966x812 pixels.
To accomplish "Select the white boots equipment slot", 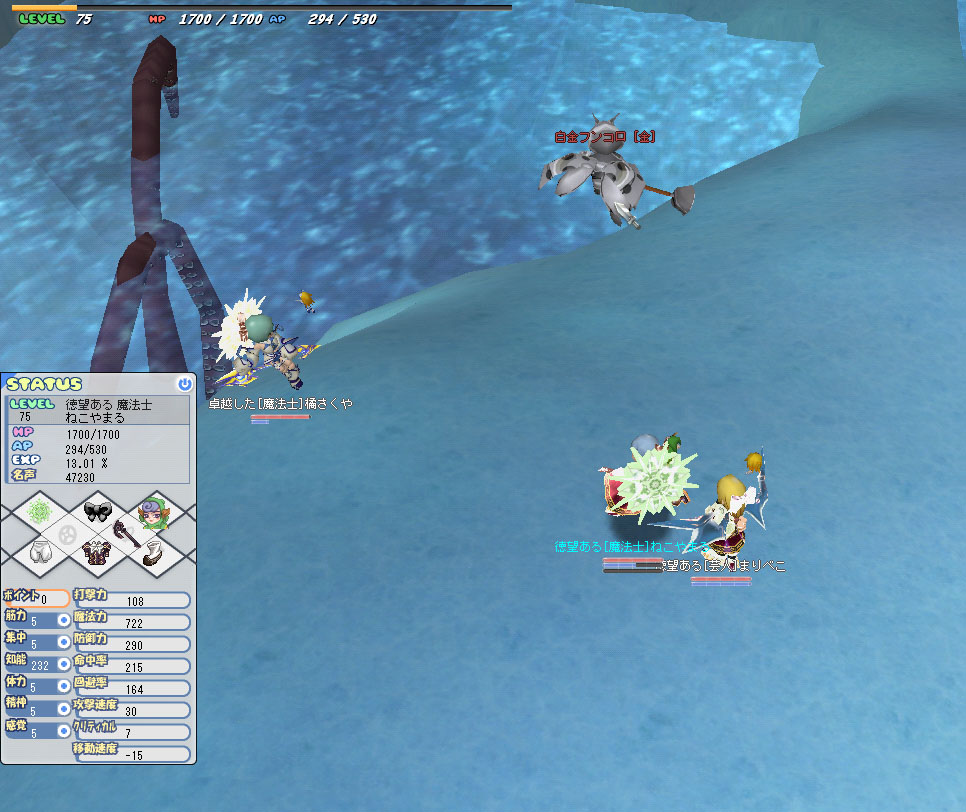I will pyautogui.click(x=153, y=553).
